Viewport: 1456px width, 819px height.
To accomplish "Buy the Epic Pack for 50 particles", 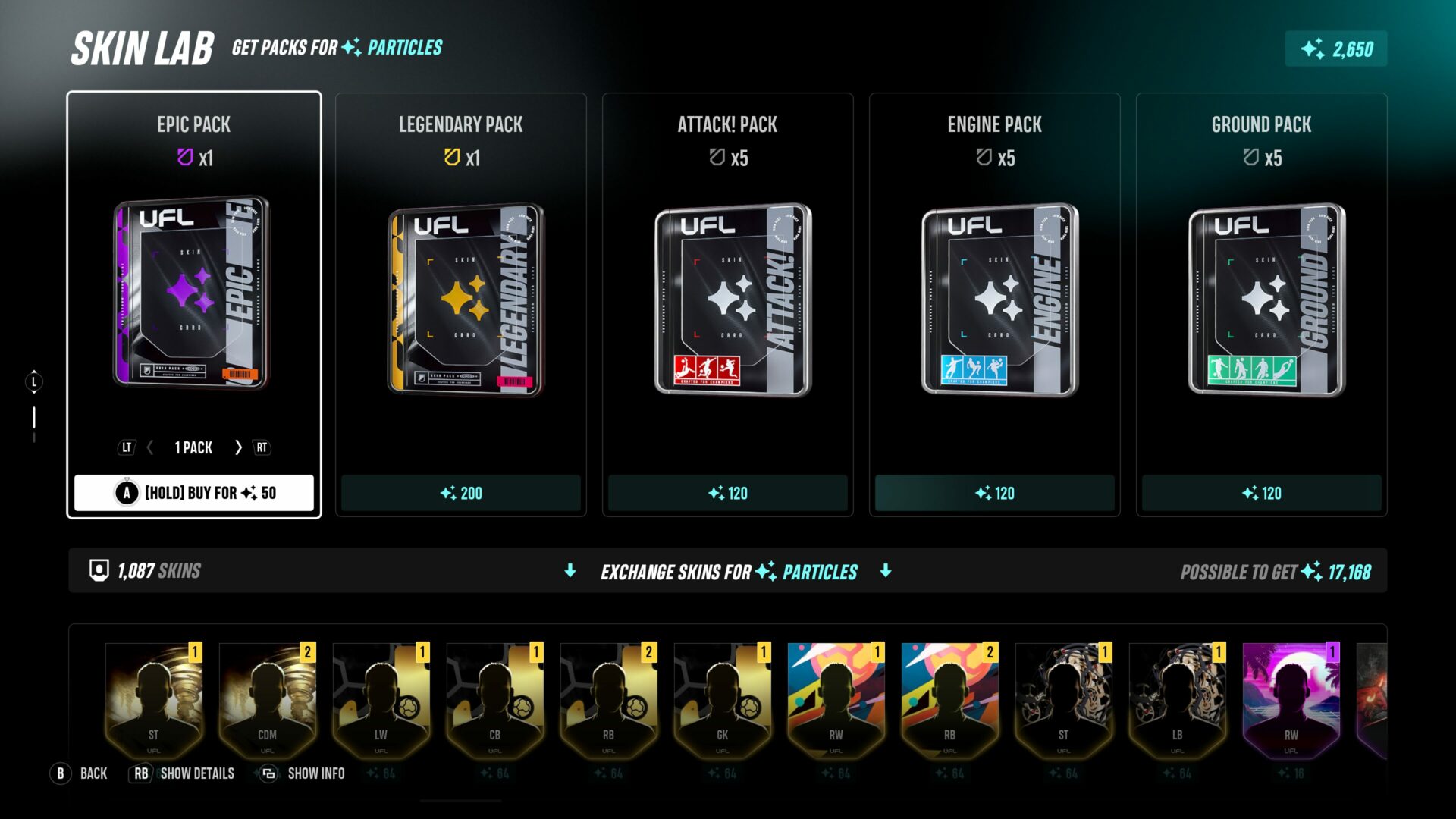I will [x=194, y=493].
